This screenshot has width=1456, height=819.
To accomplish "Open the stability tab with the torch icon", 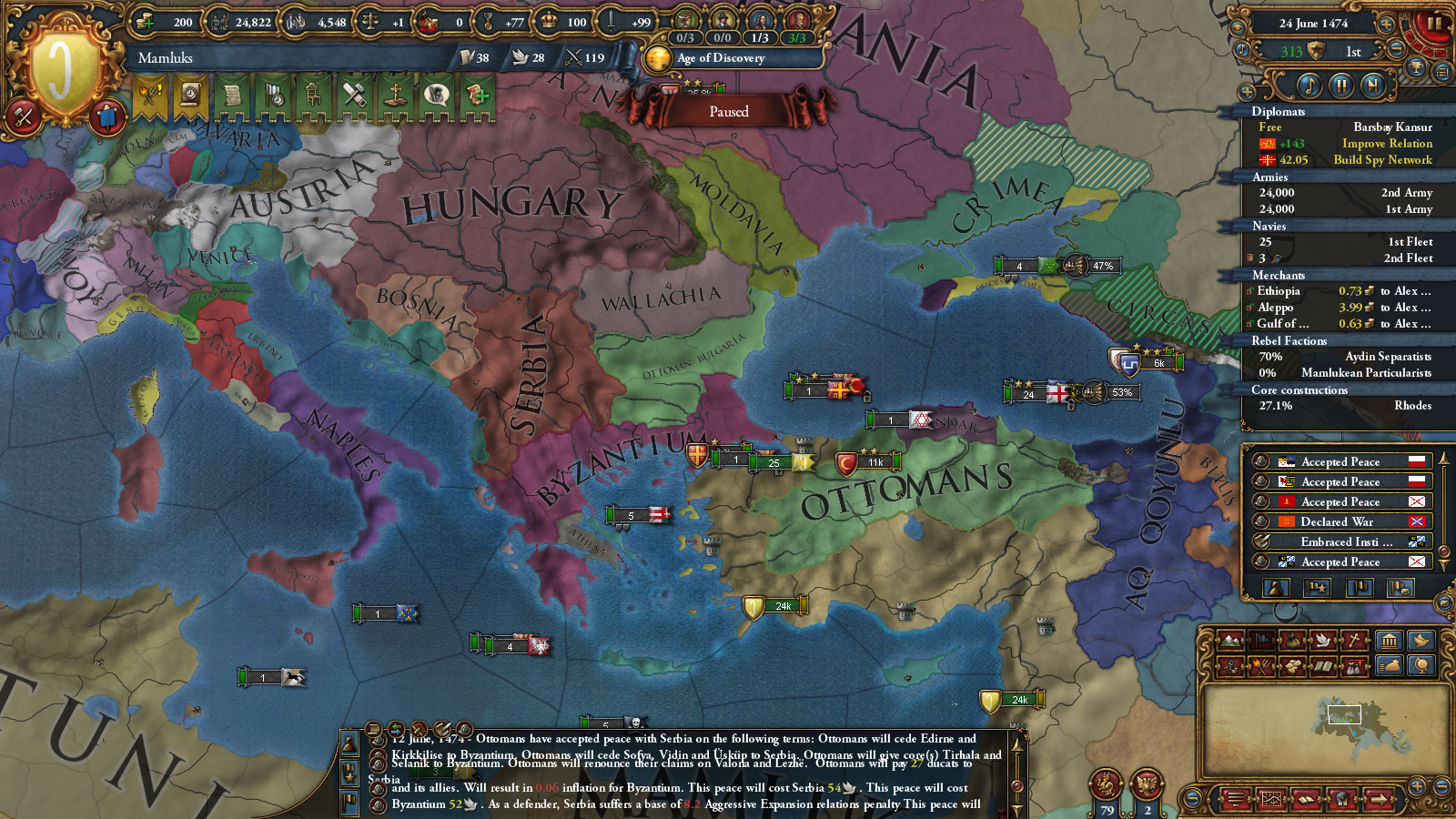I will point(148,96).
